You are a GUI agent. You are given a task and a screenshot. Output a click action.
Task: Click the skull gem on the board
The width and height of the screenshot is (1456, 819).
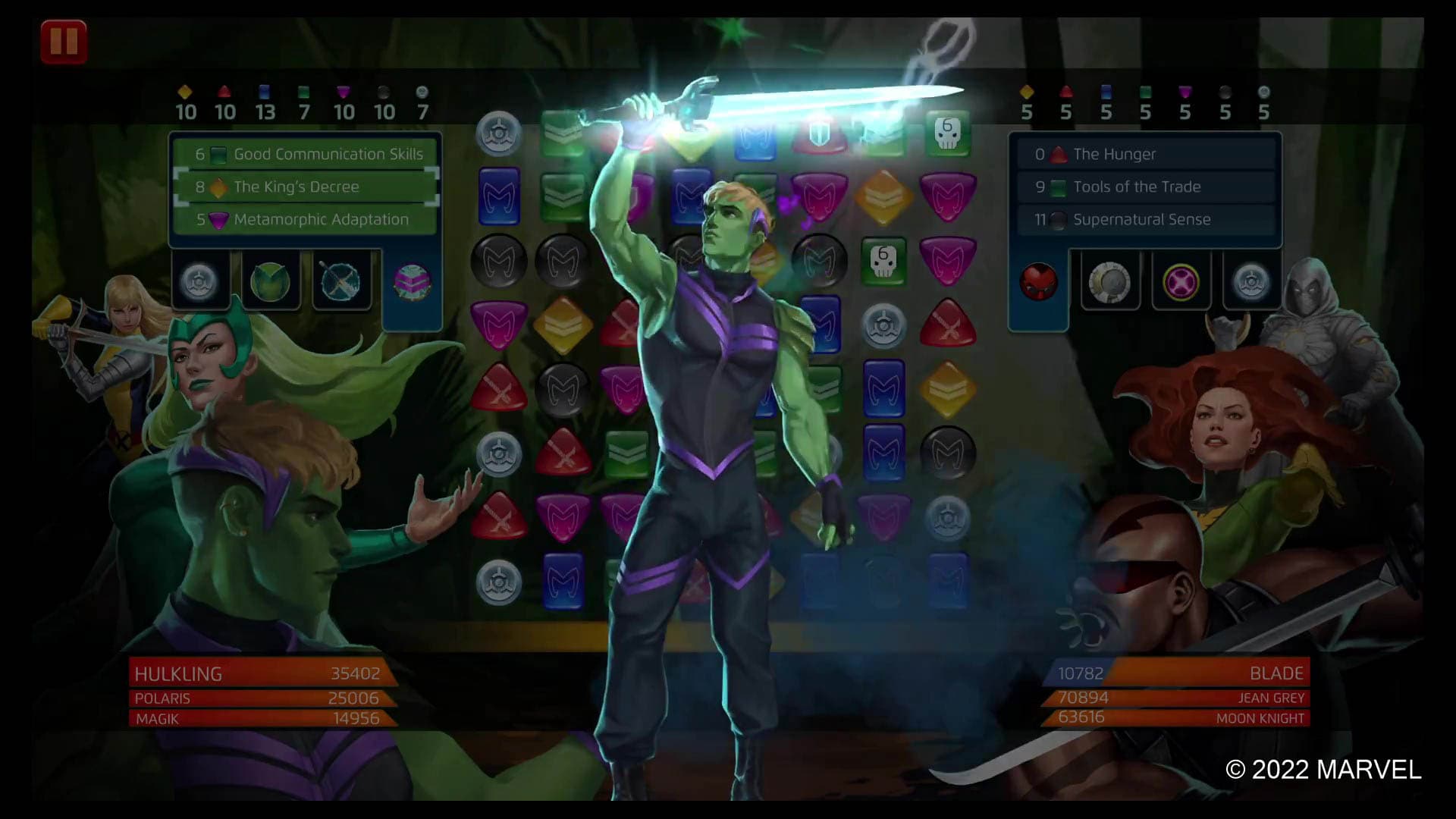885,261
